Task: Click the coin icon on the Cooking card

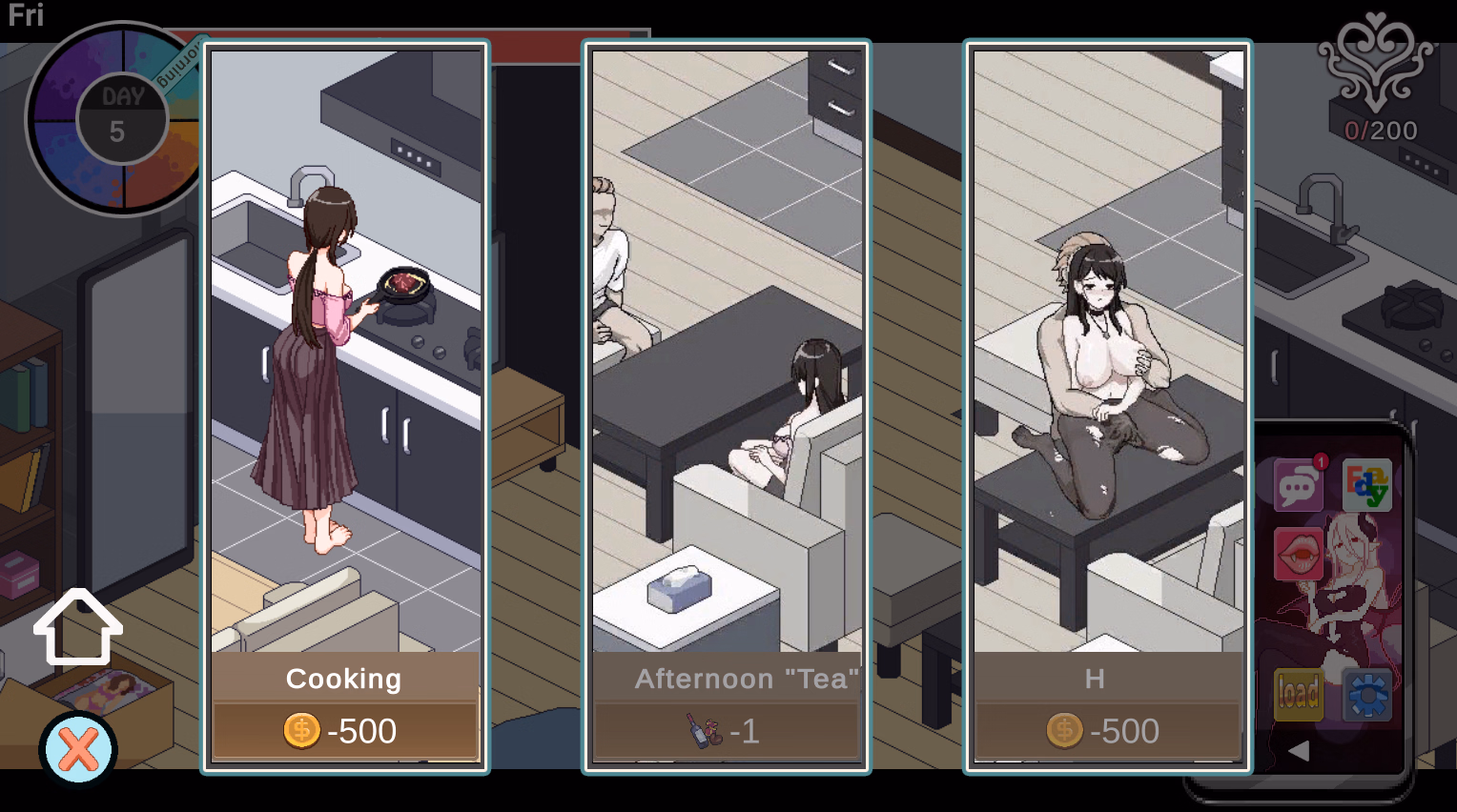Action: point(301,732)
